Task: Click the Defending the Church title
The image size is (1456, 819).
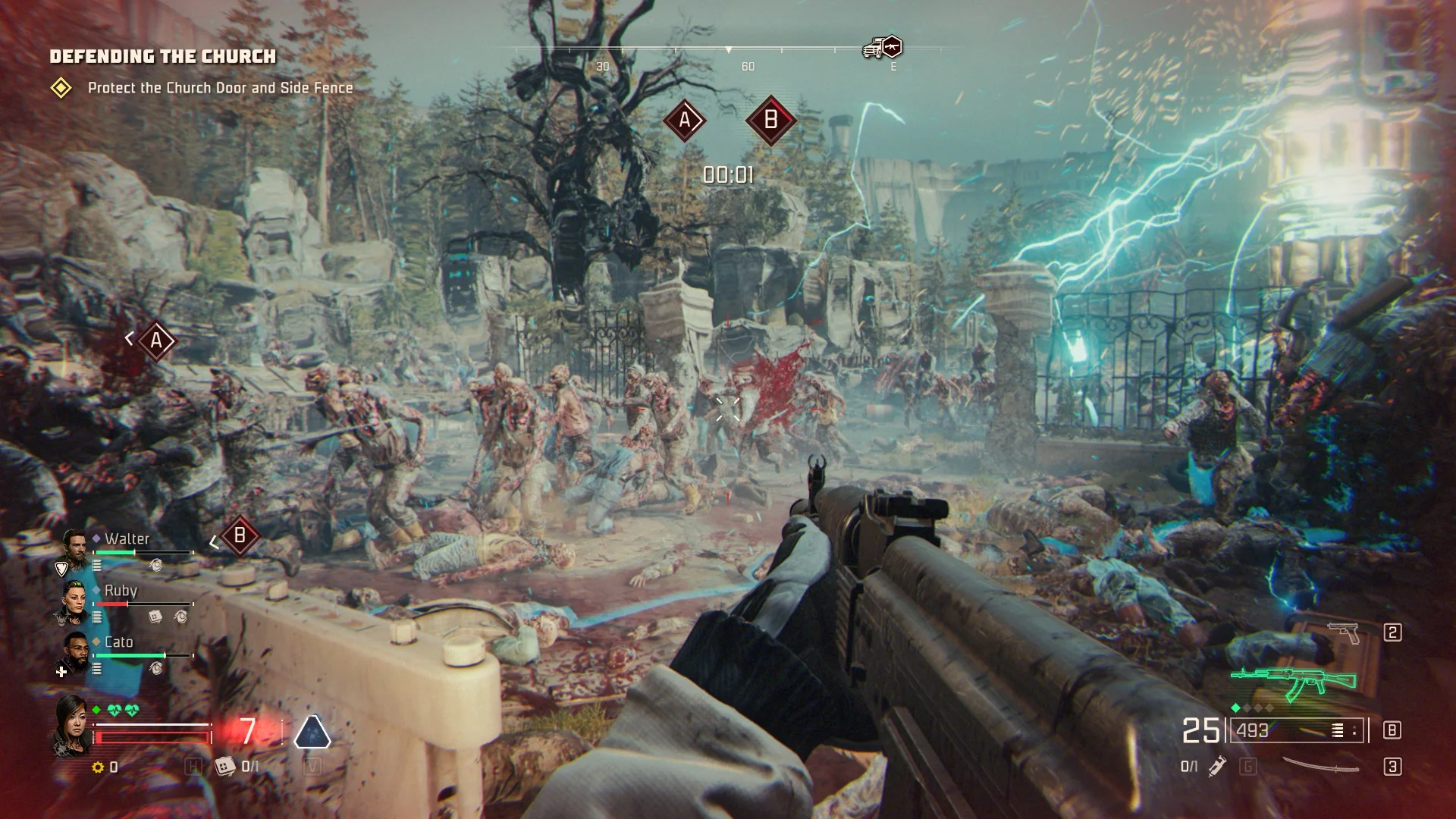Action: [x=163, y=56]
